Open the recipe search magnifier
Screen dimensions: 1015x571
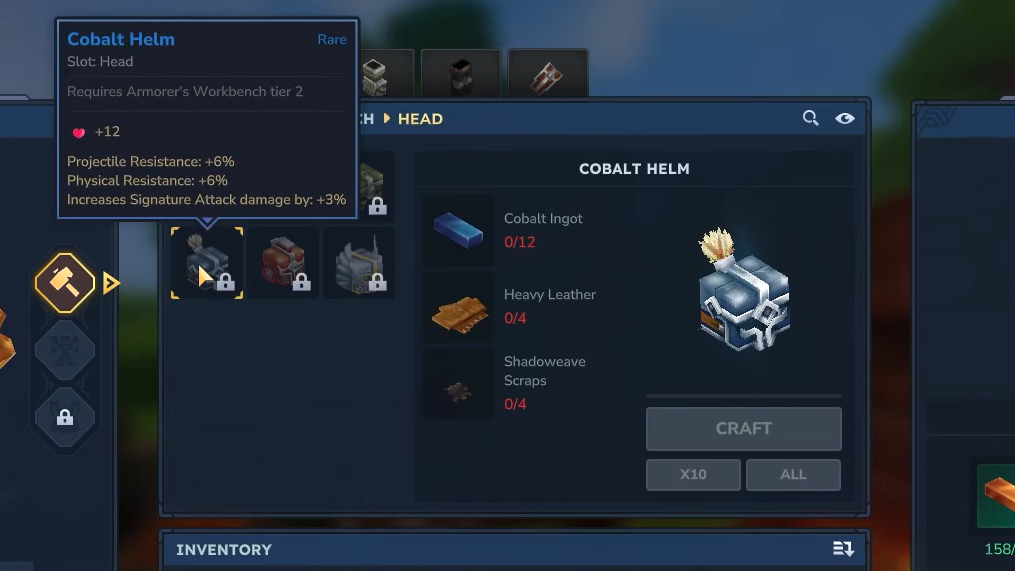810,118
